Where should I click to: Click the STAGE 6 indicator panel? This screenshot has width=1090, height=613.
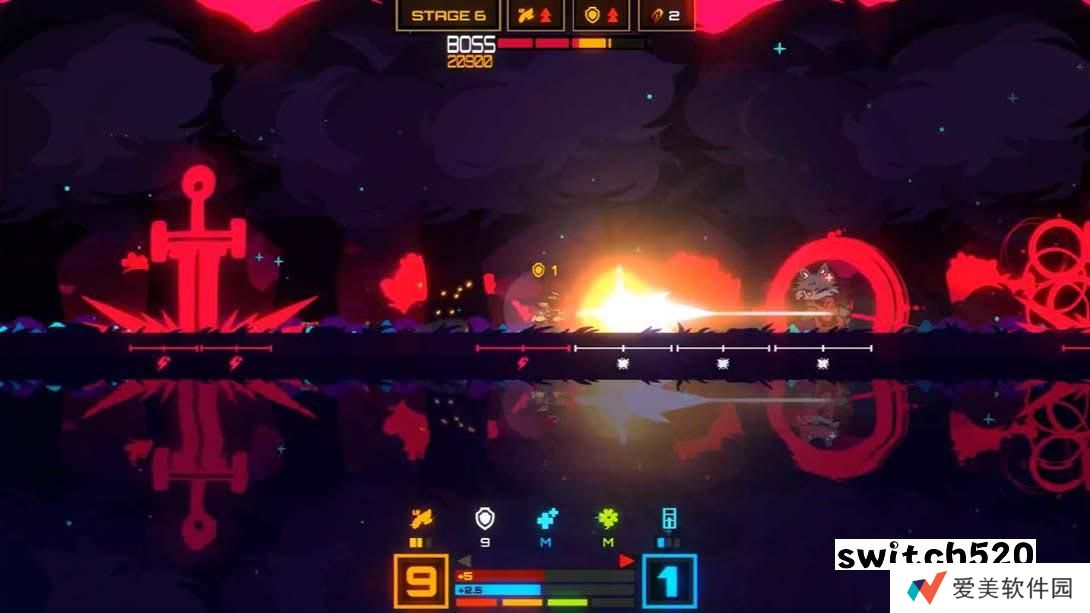[x=448, y=16]
